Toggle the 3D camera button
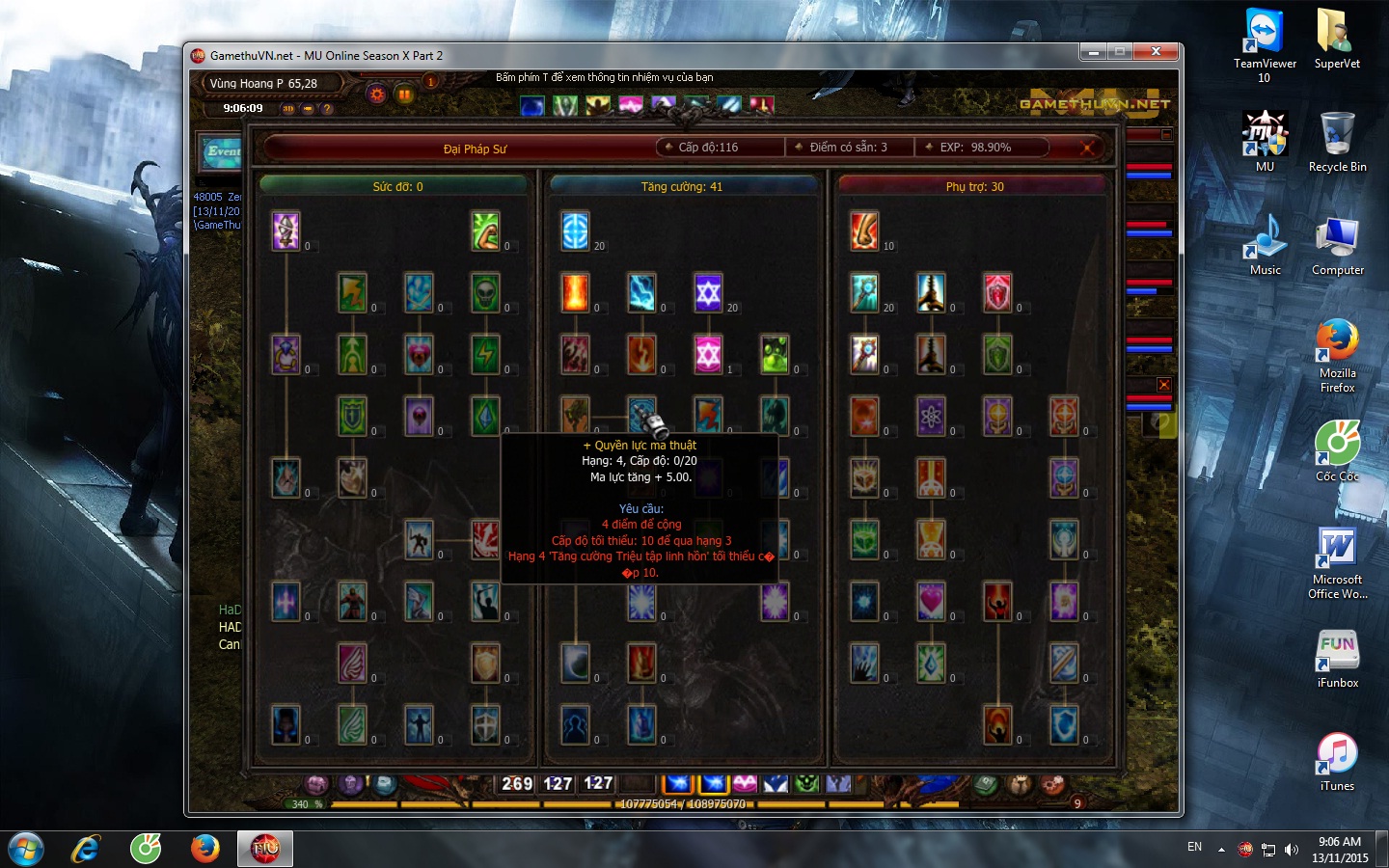The width and height of the screenshot is (1389, 868). pyautogui.click(x=287, y=108)
